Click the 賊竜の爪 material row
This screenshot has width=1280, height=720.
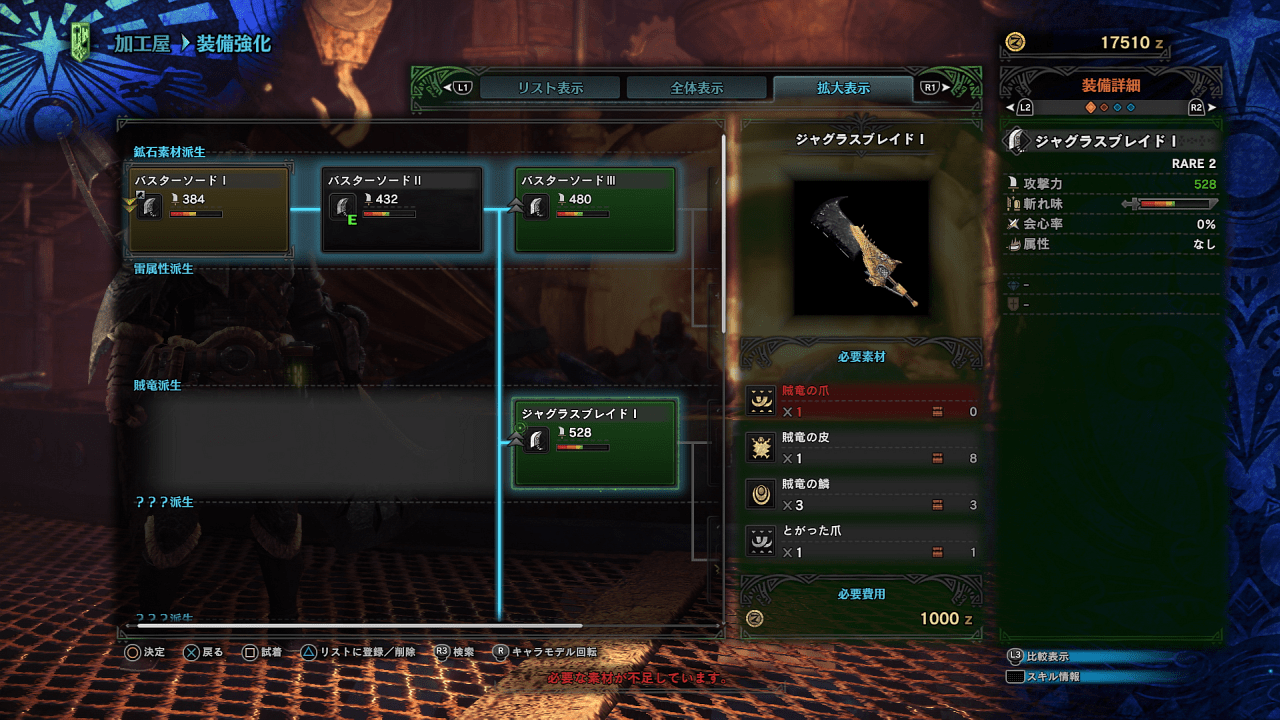tap(861, 401)
